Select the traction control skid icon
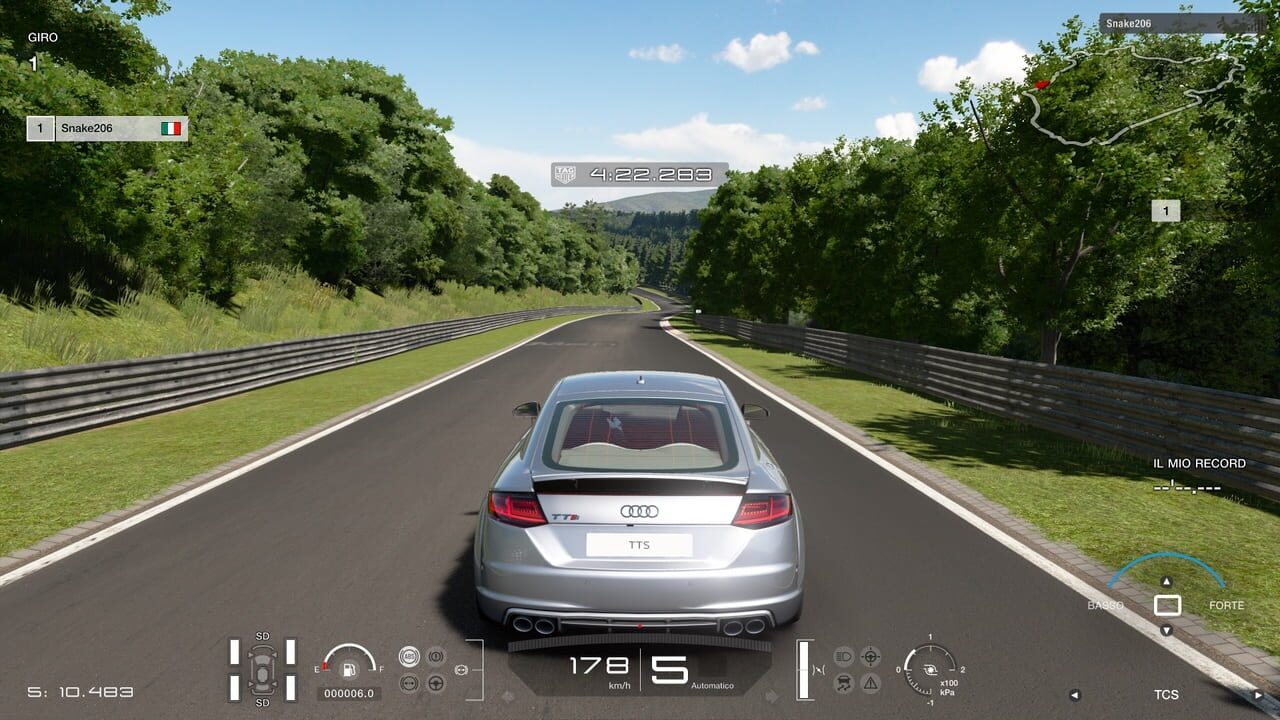 click(843, 684)
